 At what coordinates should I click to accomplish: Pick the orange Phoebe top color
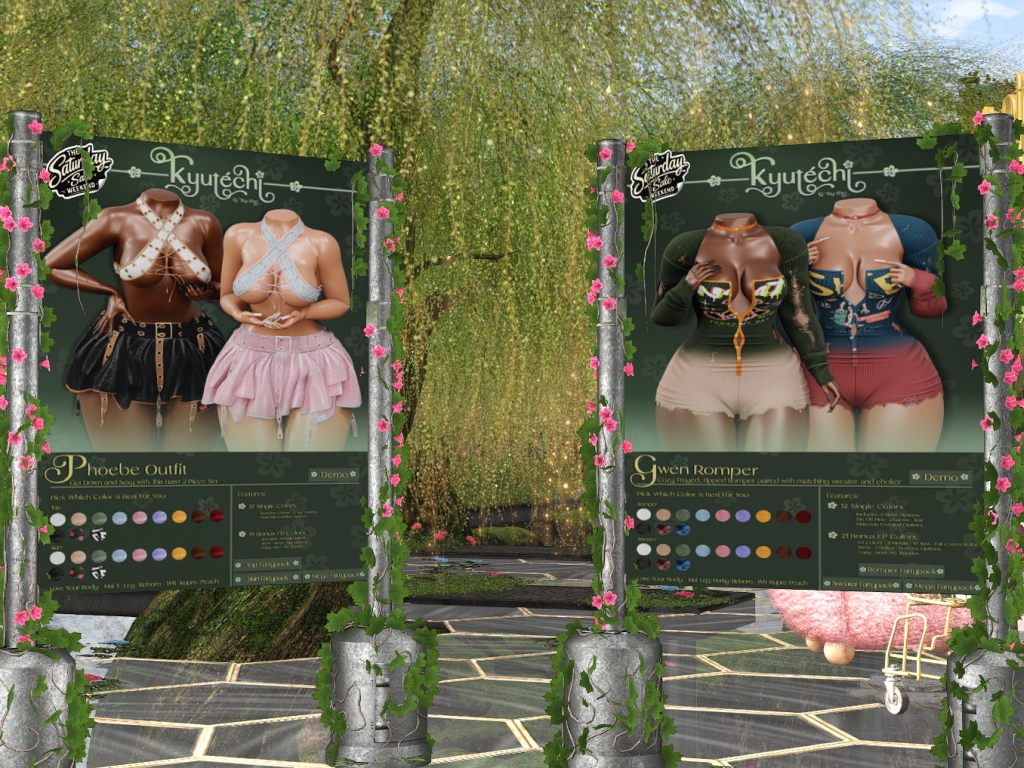coord(179,517)
